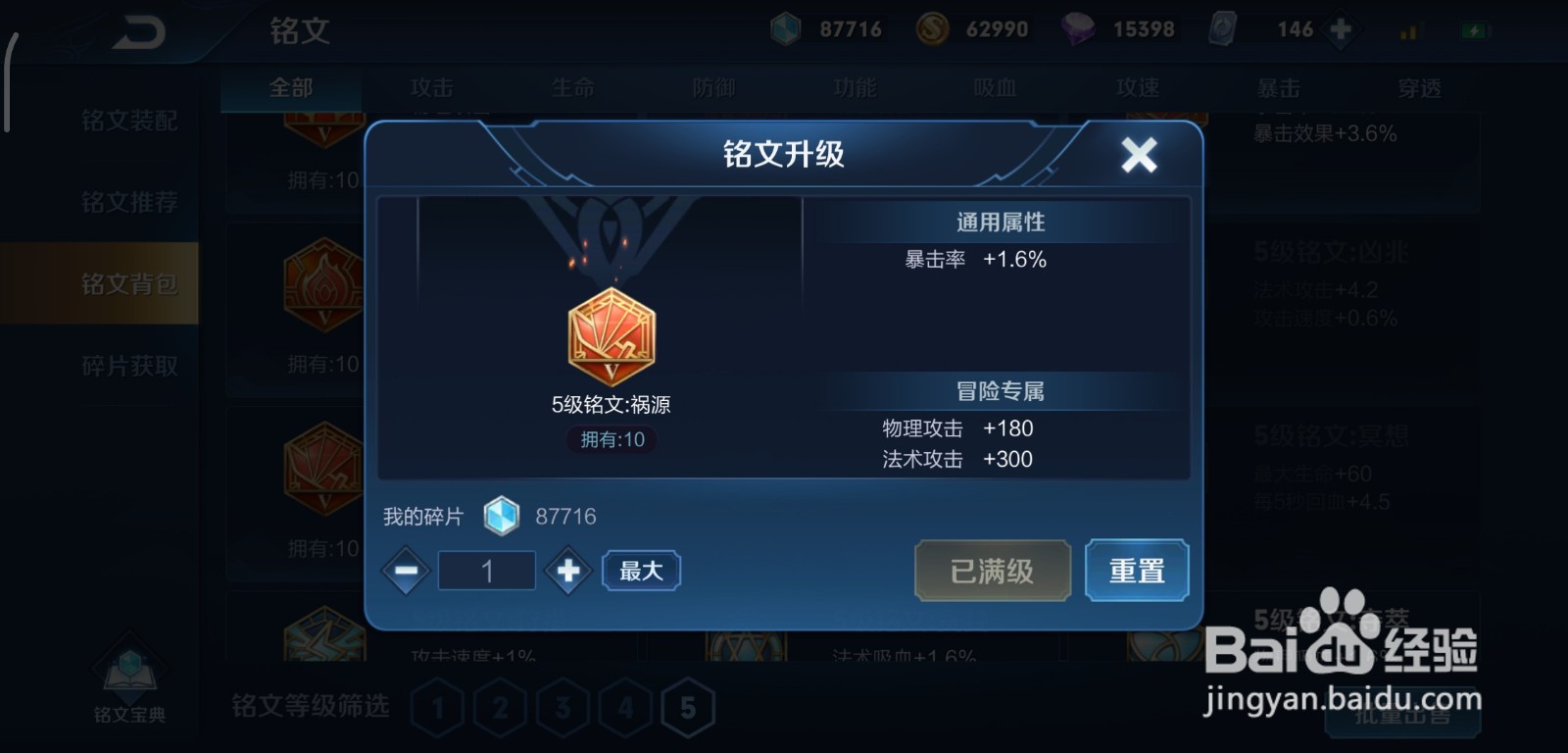
Task: Increase quantity with the plus stepper
Action: tap(568, 570)
